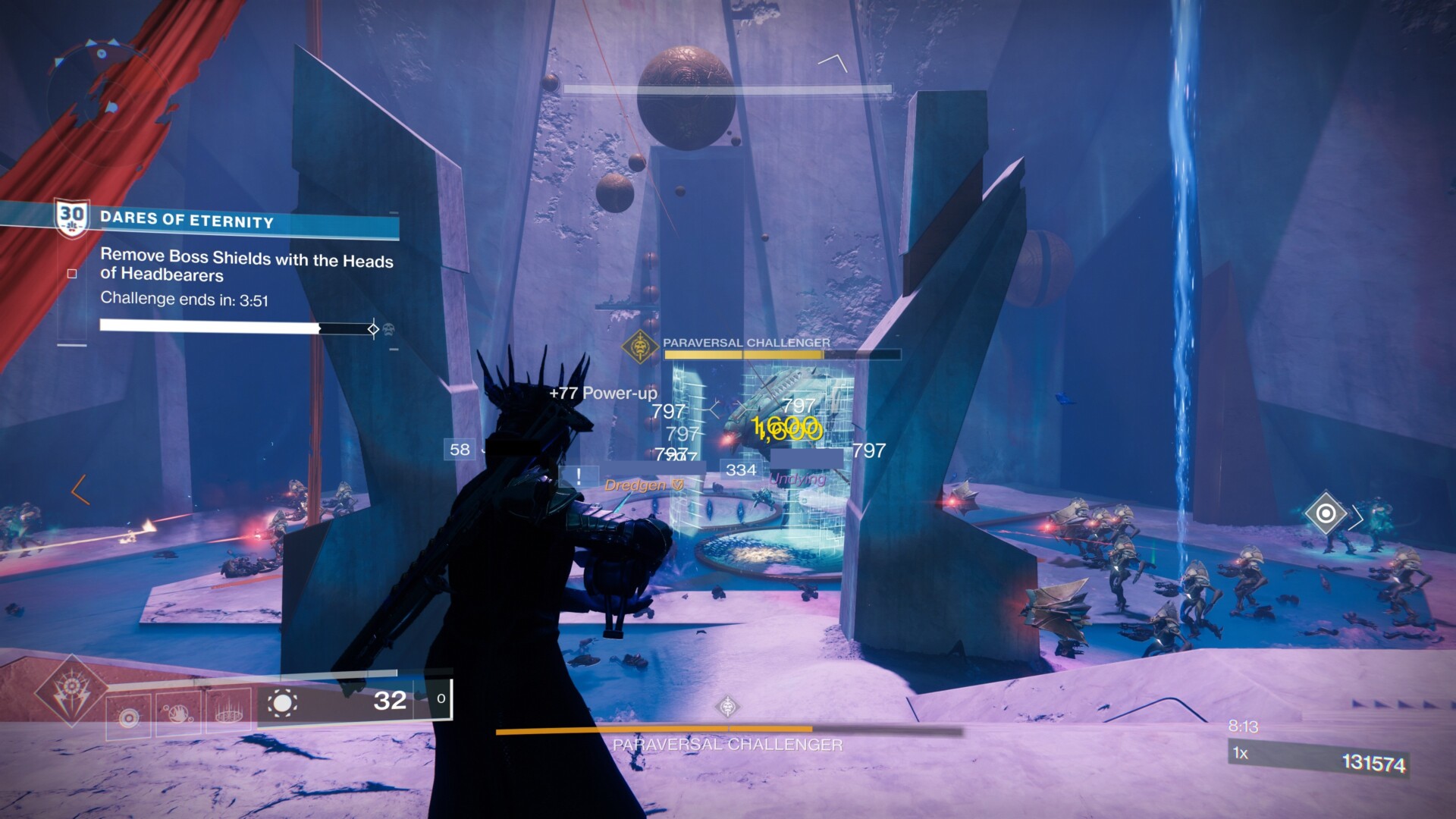Select the grenade ability slot
Viewport: 1456px width, 819px height.
click(128, 716)
